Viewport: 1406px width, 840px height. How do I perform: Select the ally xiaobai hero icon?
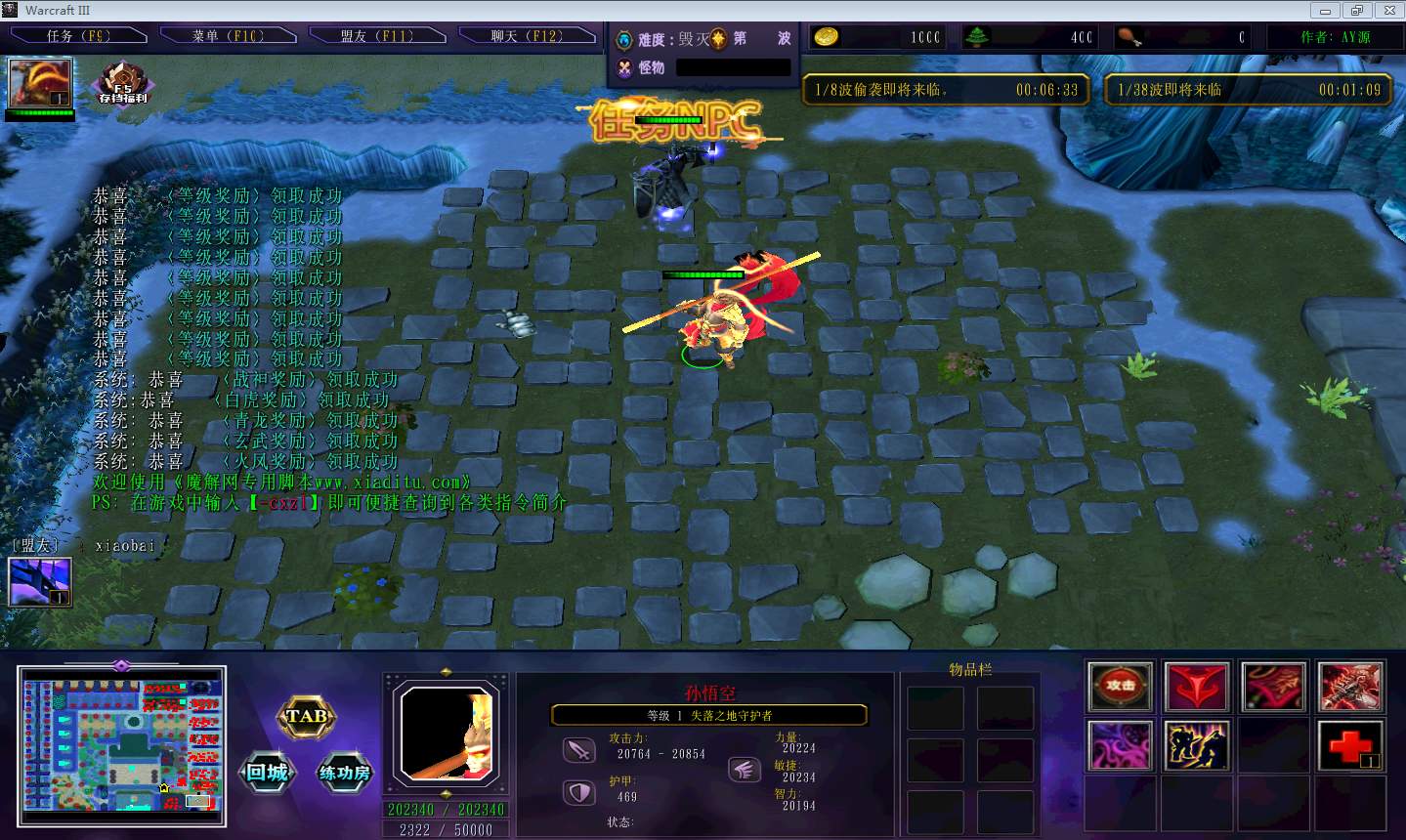pyautogui.click(x=40, y=581)
